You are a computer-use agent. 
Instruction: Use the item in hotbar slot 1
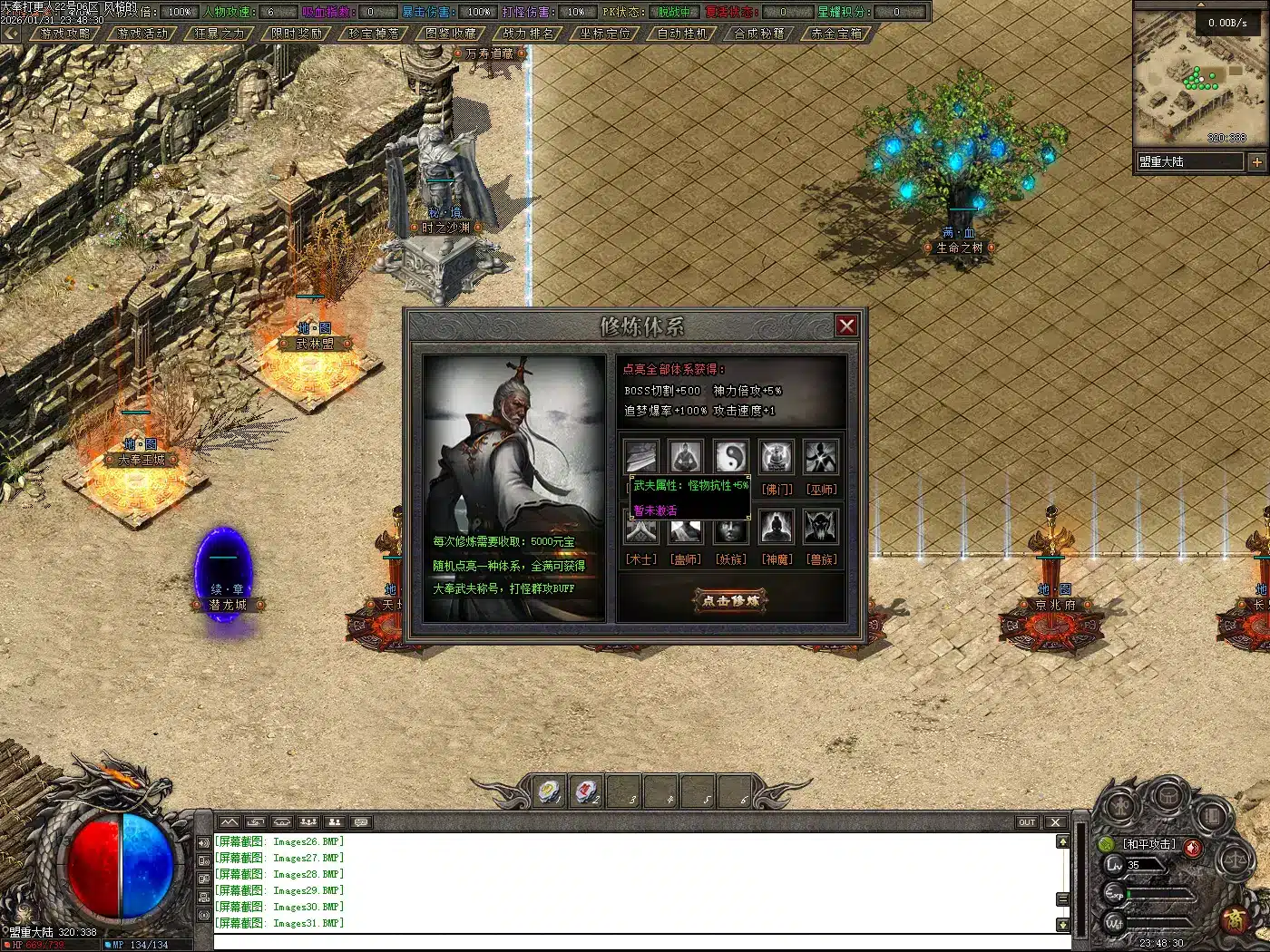click(x=549, y=792)
